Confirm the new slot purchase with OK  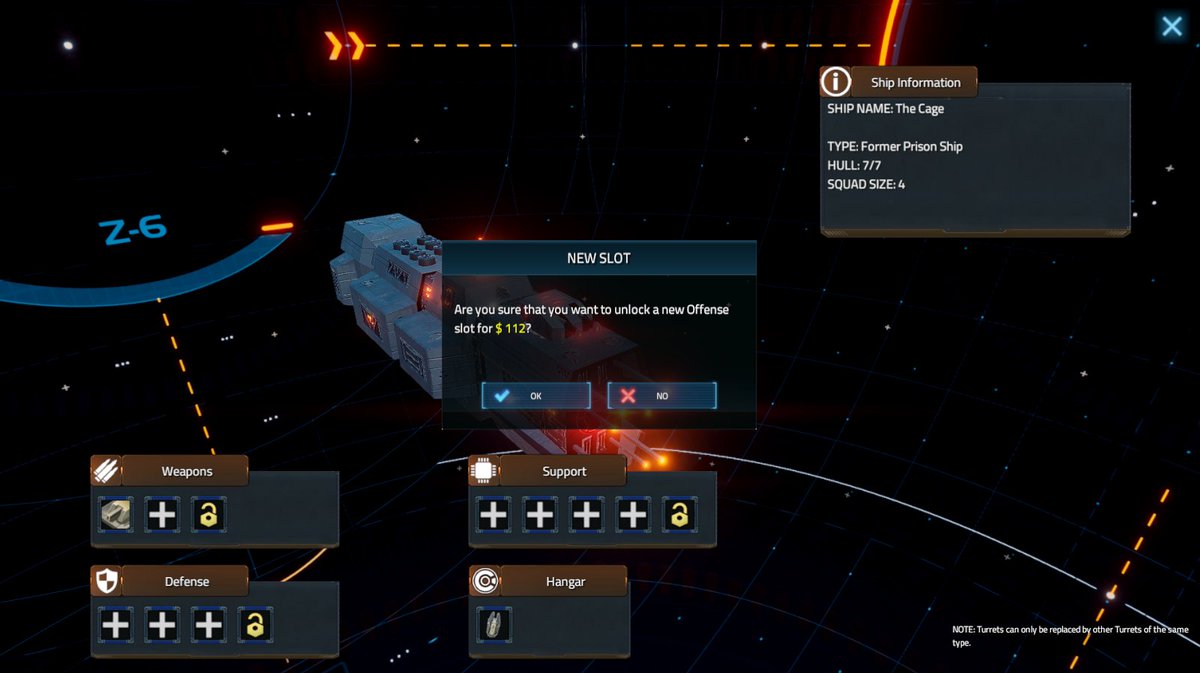(x=535, y=396)
